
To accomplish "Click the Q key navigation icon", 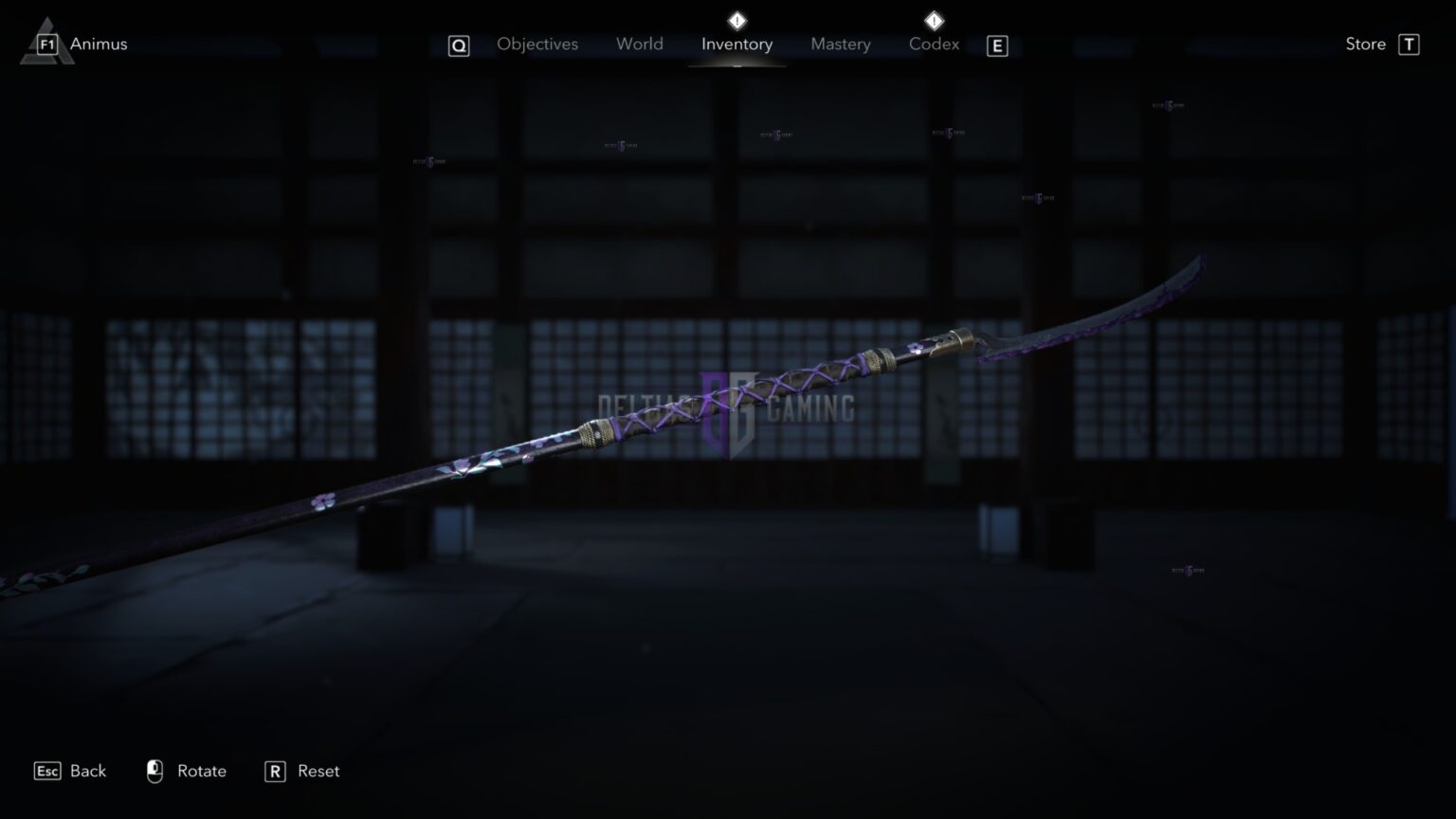I will 459,45.
